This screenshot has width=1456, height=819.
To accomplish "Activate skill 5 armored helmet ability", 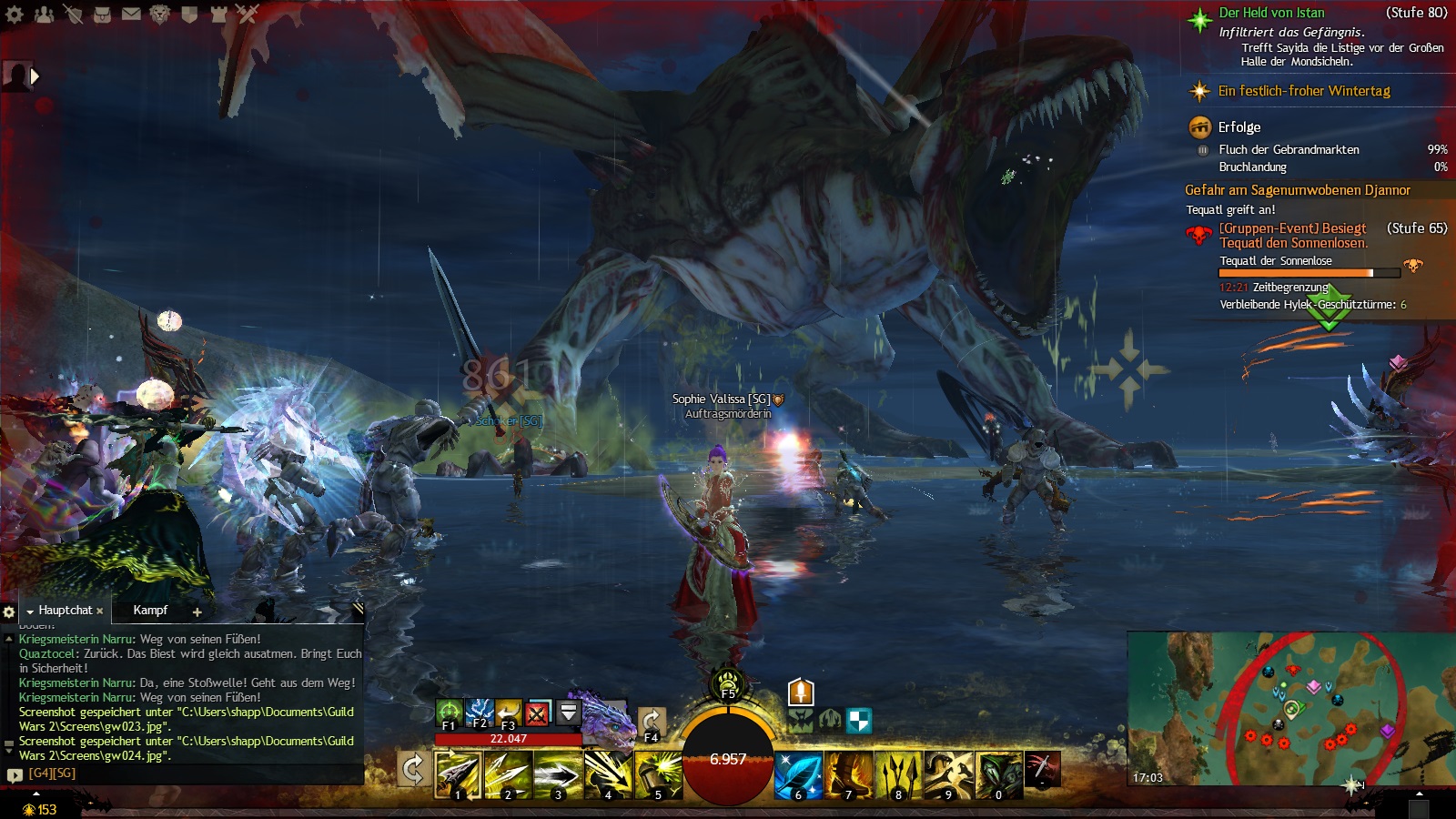I will coord(659,775).
